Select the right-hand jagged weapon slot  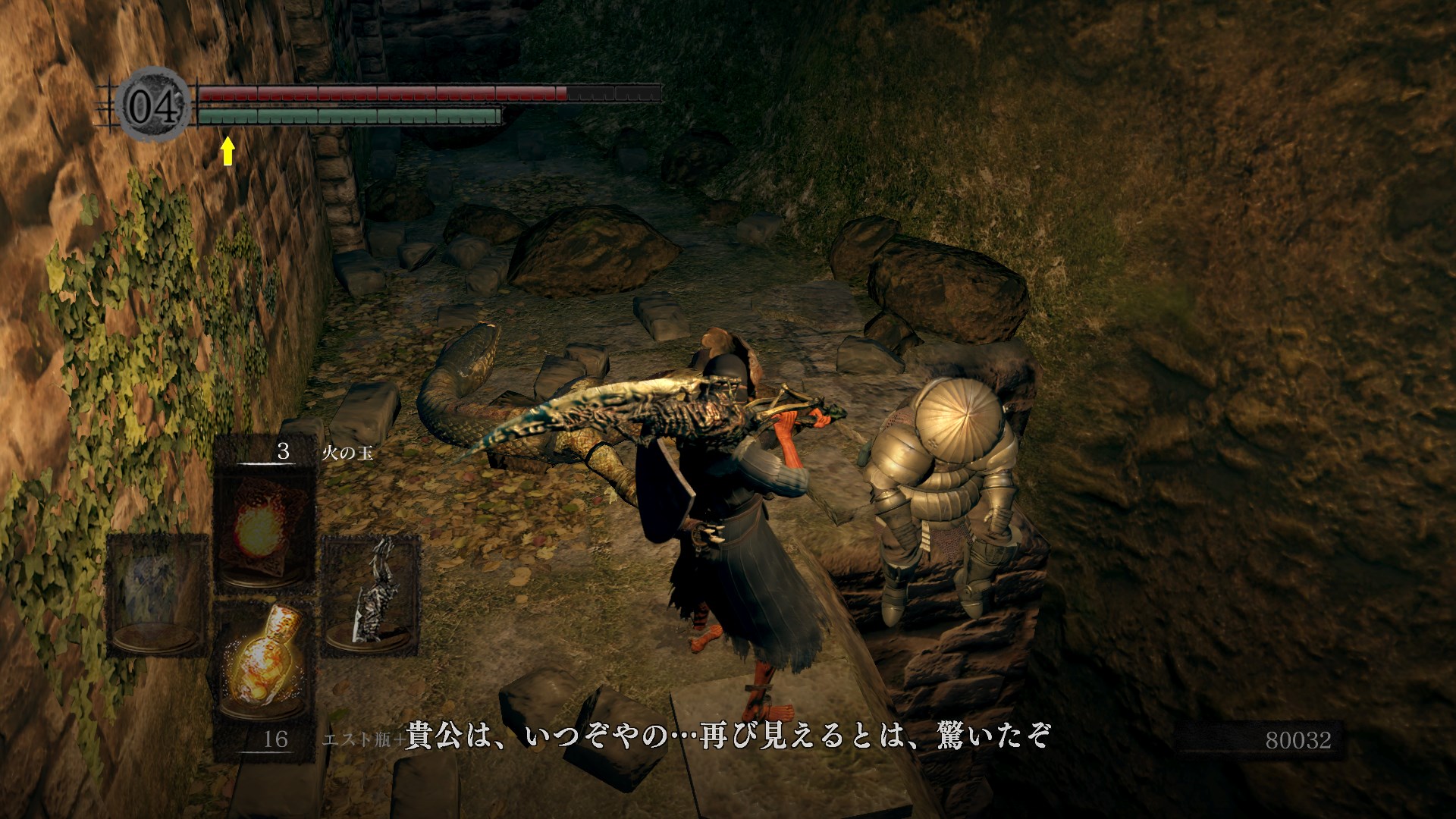(371, 595)
